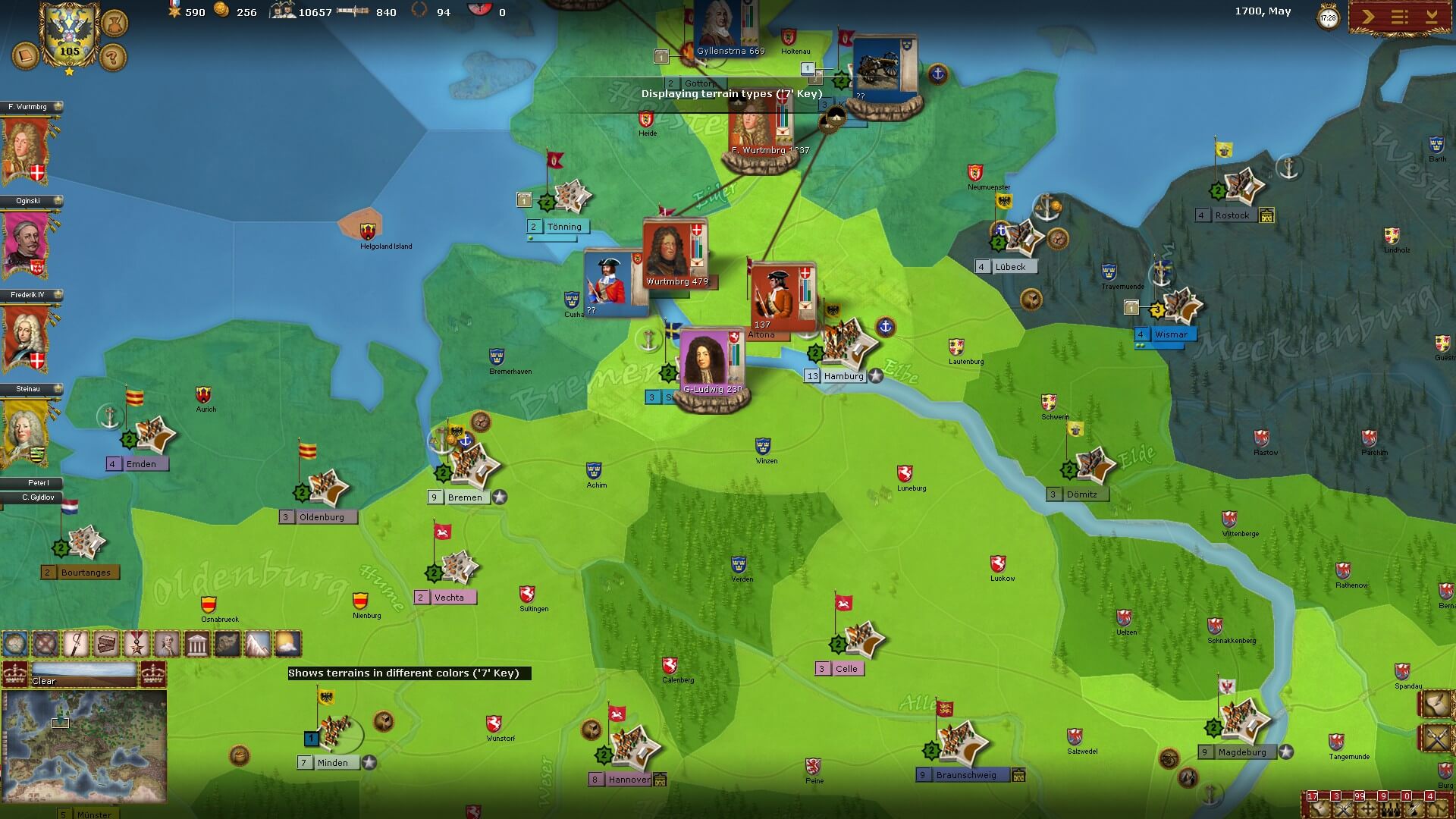This screenshot has height=819, width=1456.
Task: Activate the globe magnifier map filter
Action: (x=15, y=644)
